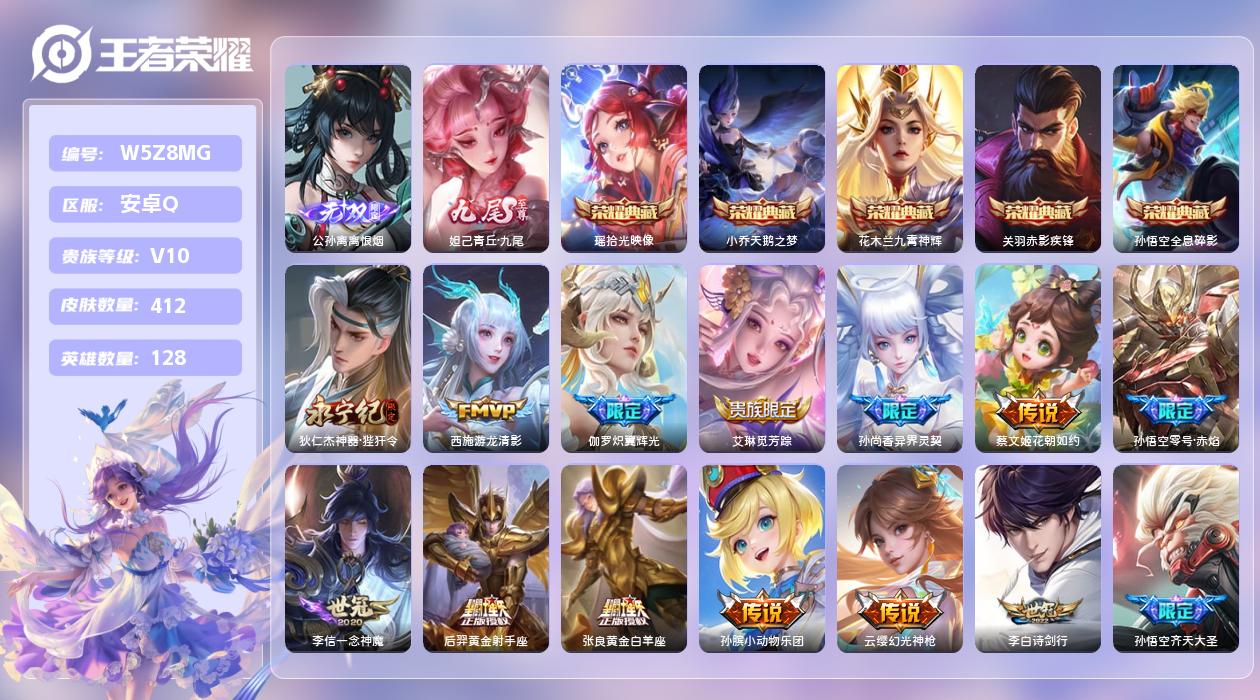The height and width of the screenshot is (700, 1260).
Task: Choose the 关羽 赤影疾锋 skin card
Action: (1038, 158)
